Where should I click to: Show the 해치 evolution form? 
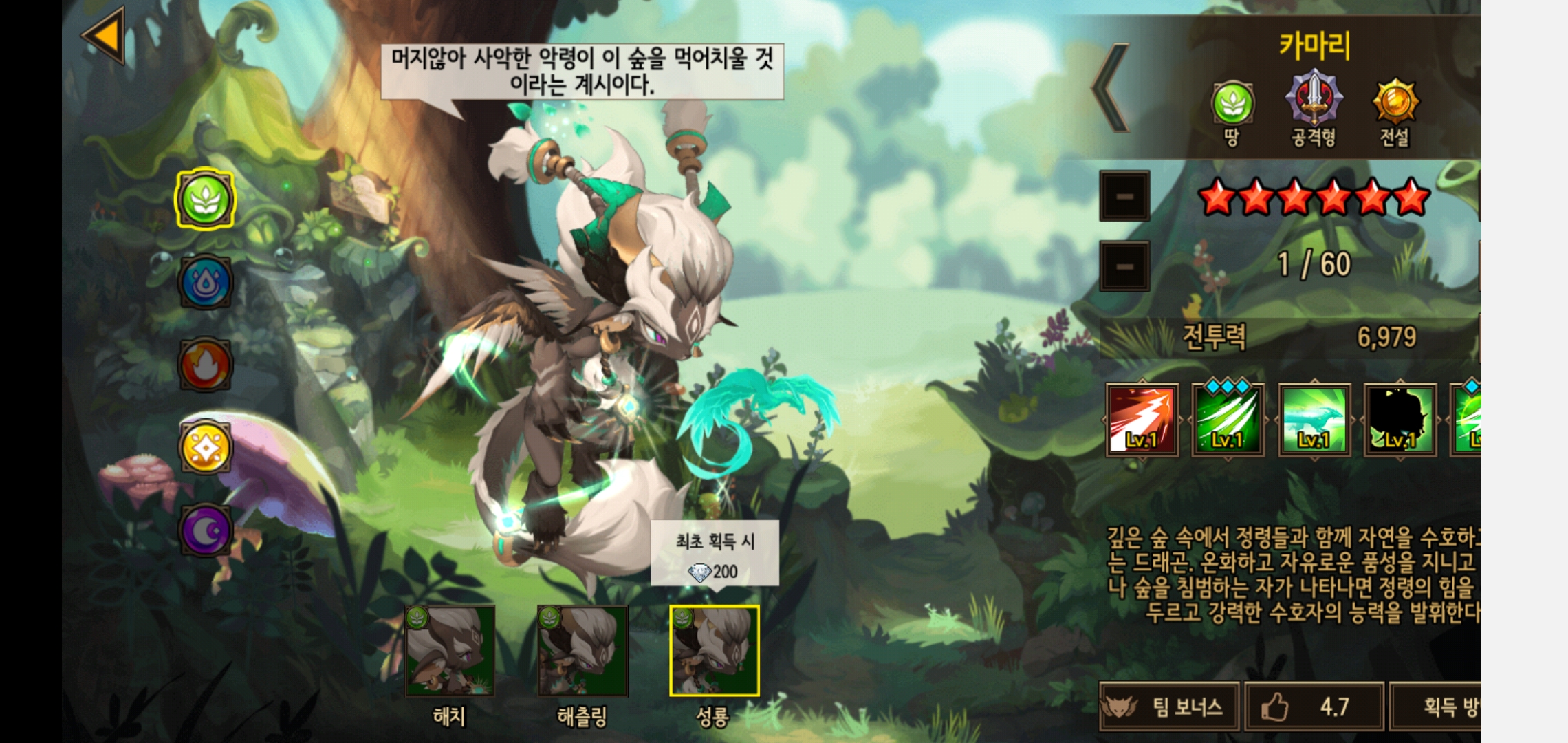450,651
